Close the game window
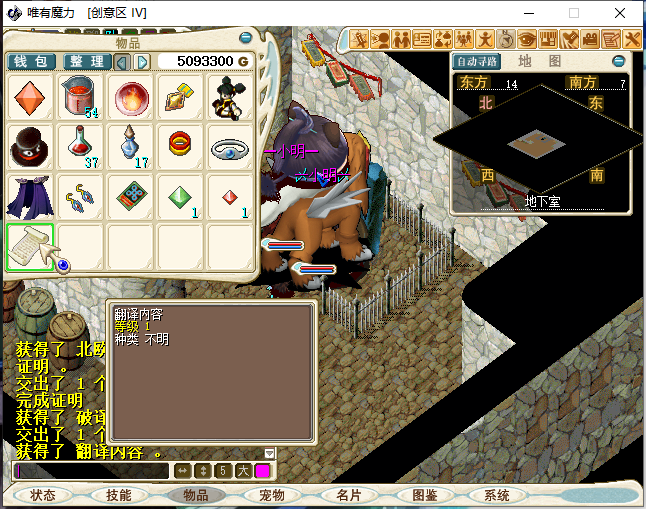The height and width of the screenshot is (509, 646). (x=622, y=13)
